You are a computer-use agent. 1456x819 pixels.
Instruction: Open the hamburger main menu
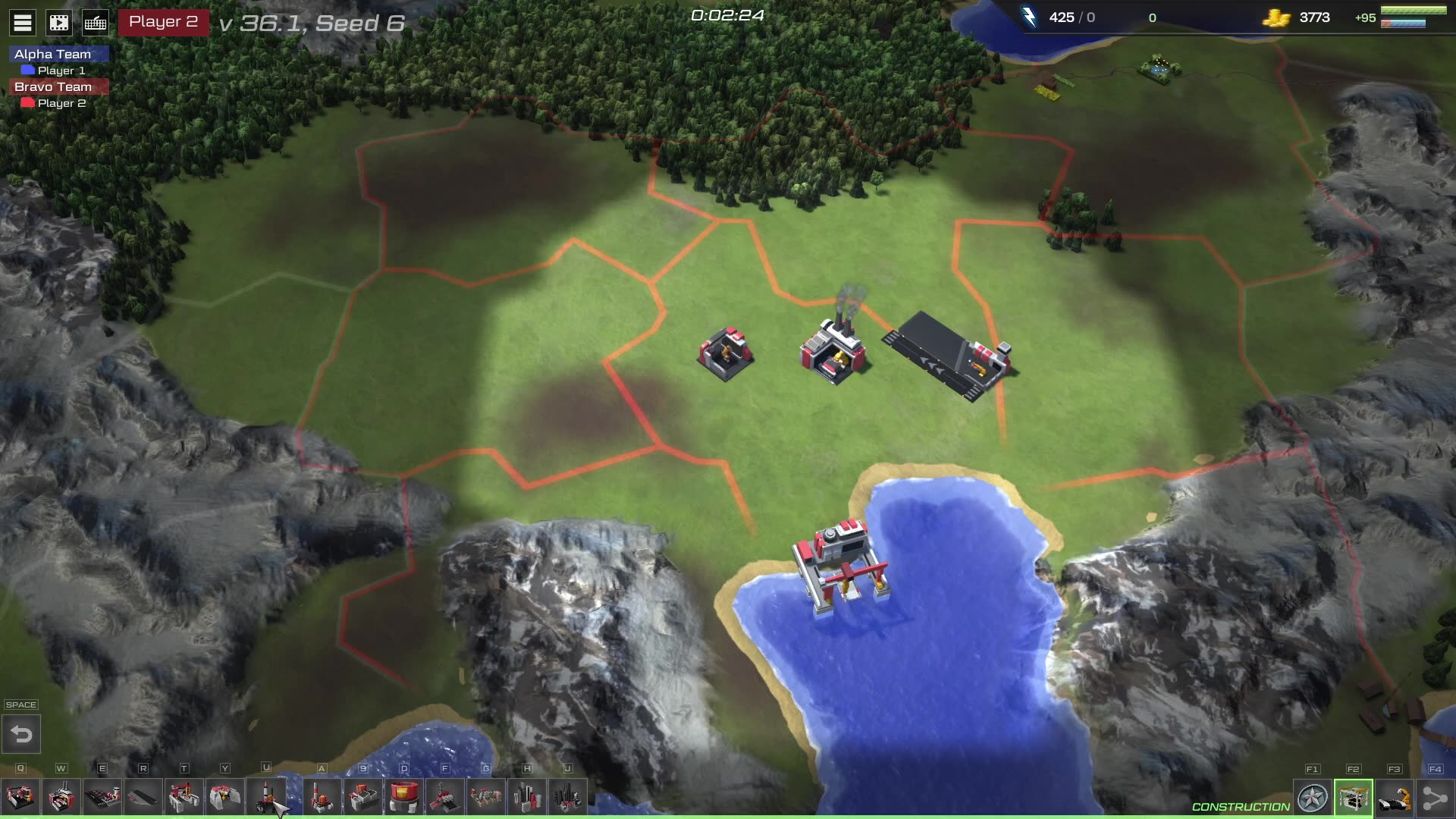23,23
